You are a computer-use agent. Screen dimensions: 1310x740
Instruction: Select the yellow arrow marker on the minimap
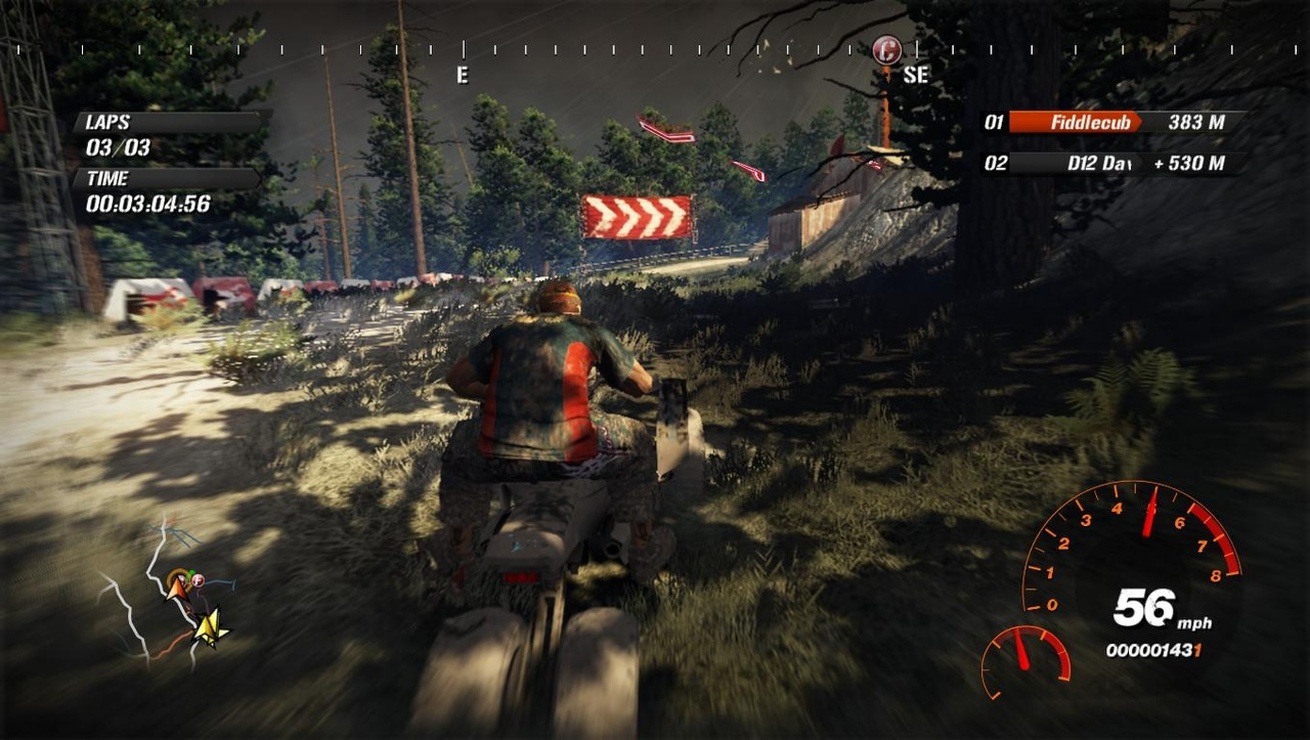tap(210, 627)
